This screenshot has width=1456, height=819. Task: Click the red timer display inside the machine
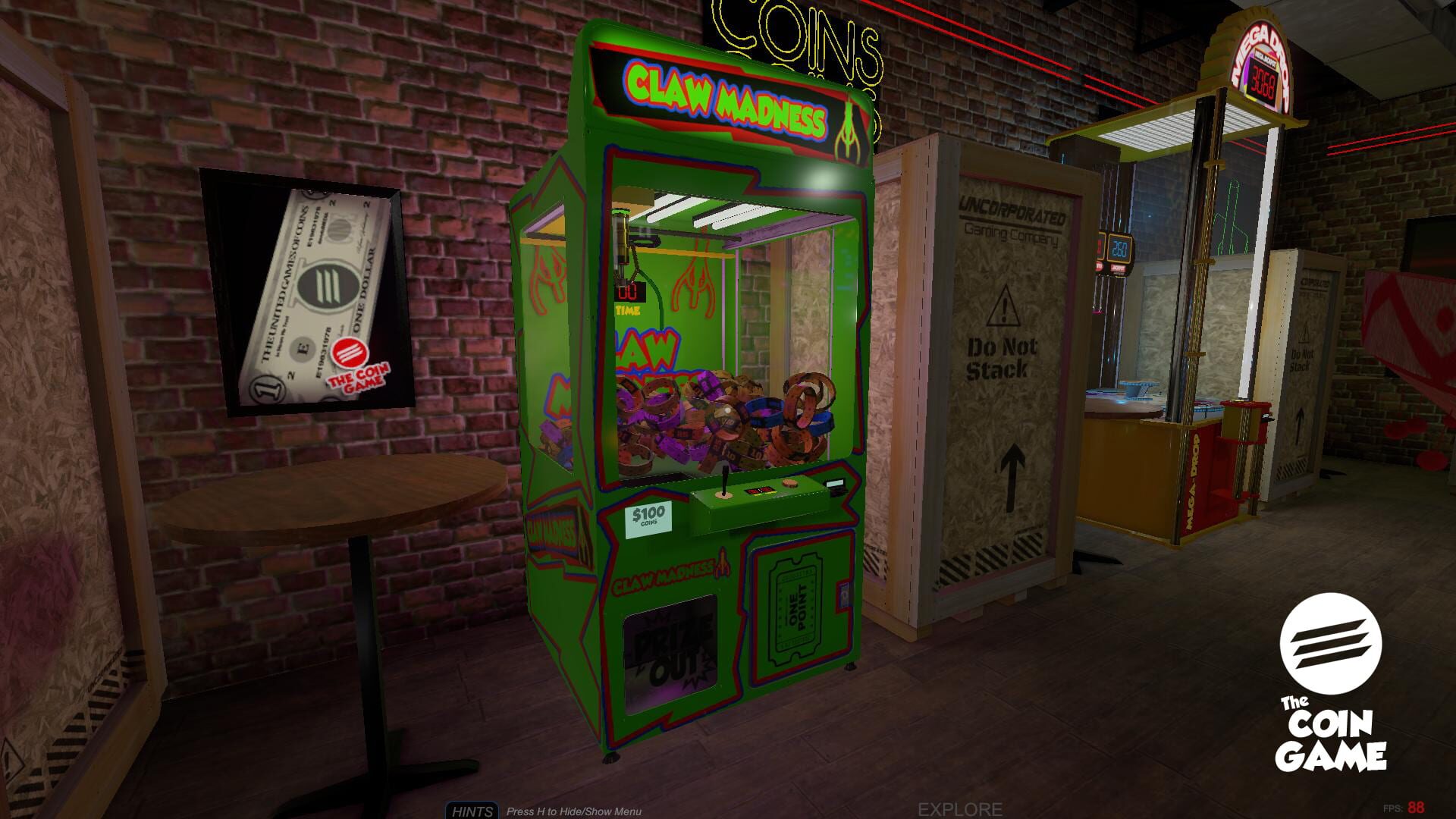point(630,293)
